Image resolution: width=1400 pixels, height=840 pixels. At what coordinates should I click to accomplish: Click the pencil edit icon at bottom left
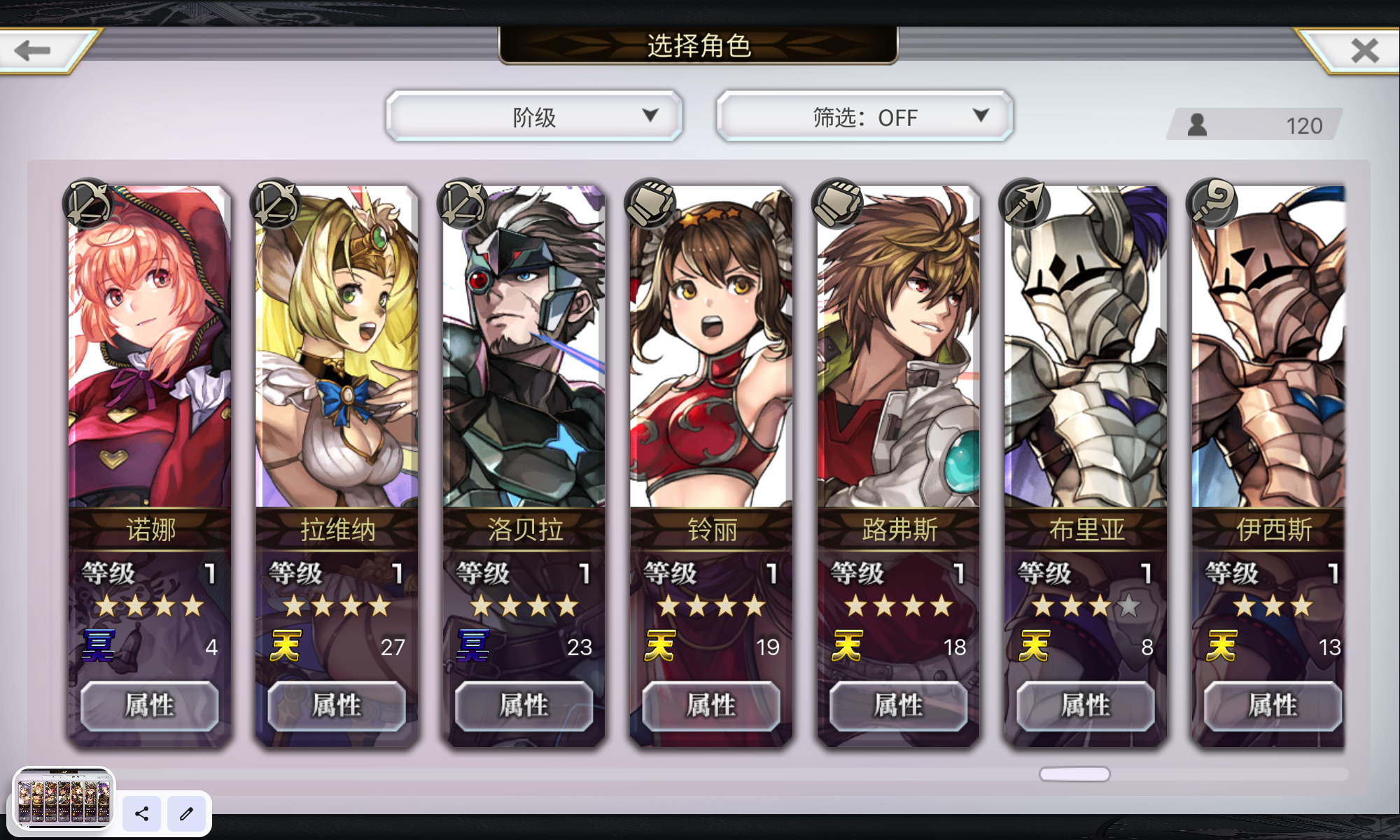(x=186, y=814)
